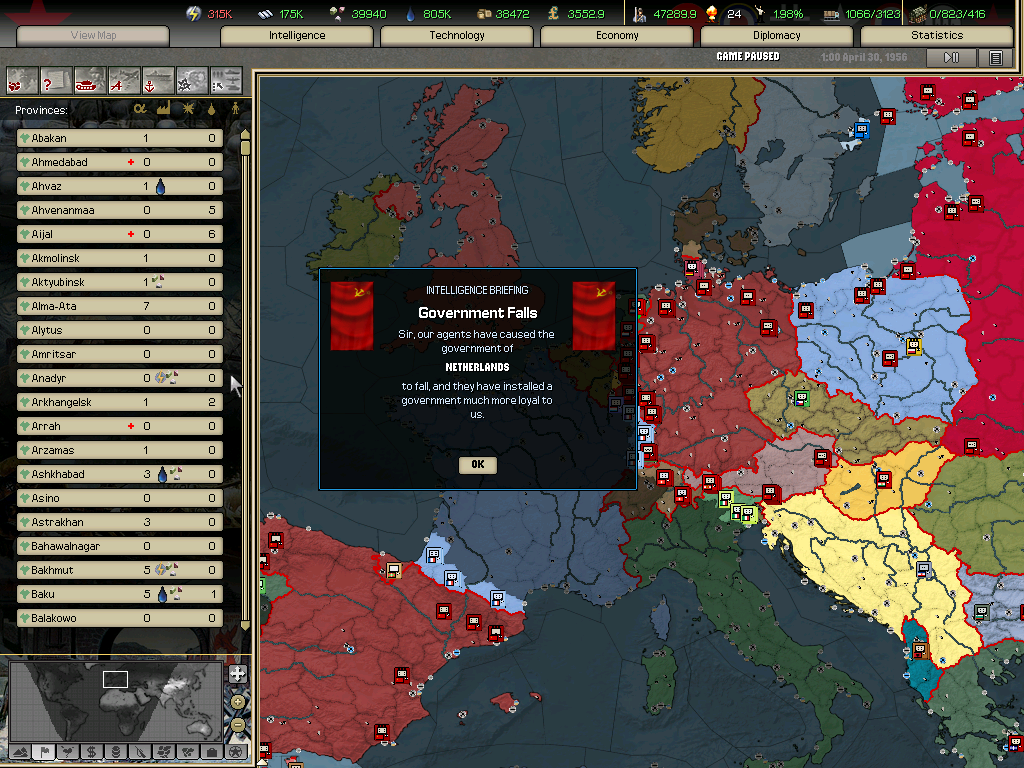This screenshot has height=768, width=1024.
Task: Click the world minimap
Action: point(115,700)
